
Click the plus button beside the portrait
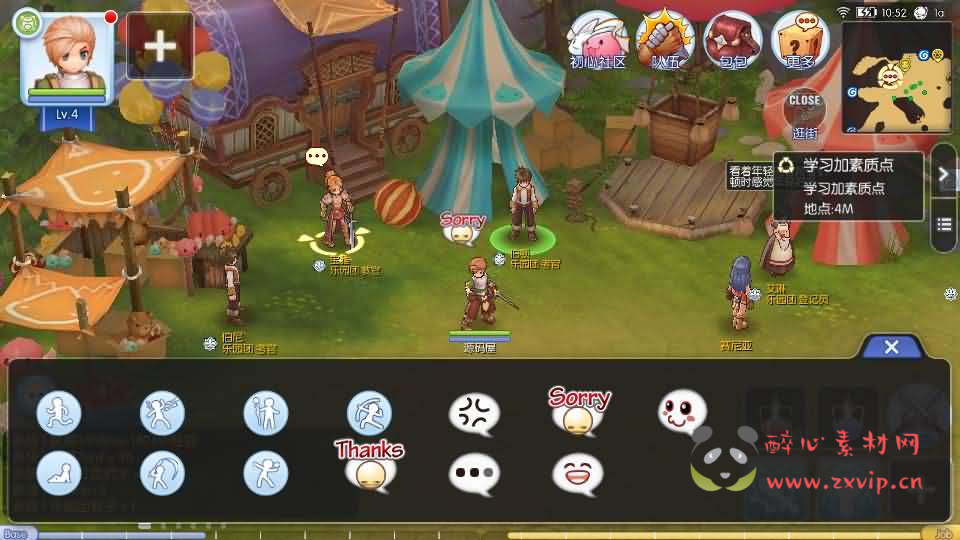pyautogui.click(x=160, y=46)
